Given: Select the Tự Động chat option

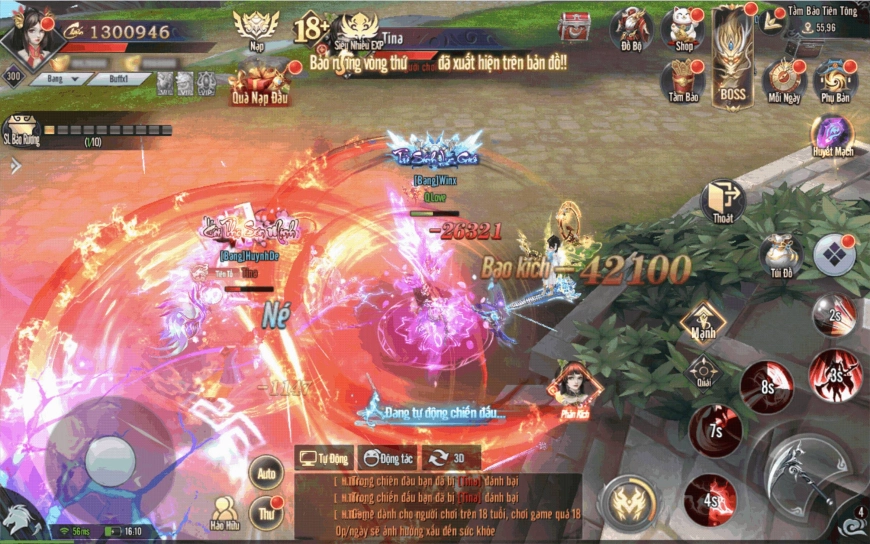Looking at the screenshot, I should pyautogui.click(x=325, y=459).
